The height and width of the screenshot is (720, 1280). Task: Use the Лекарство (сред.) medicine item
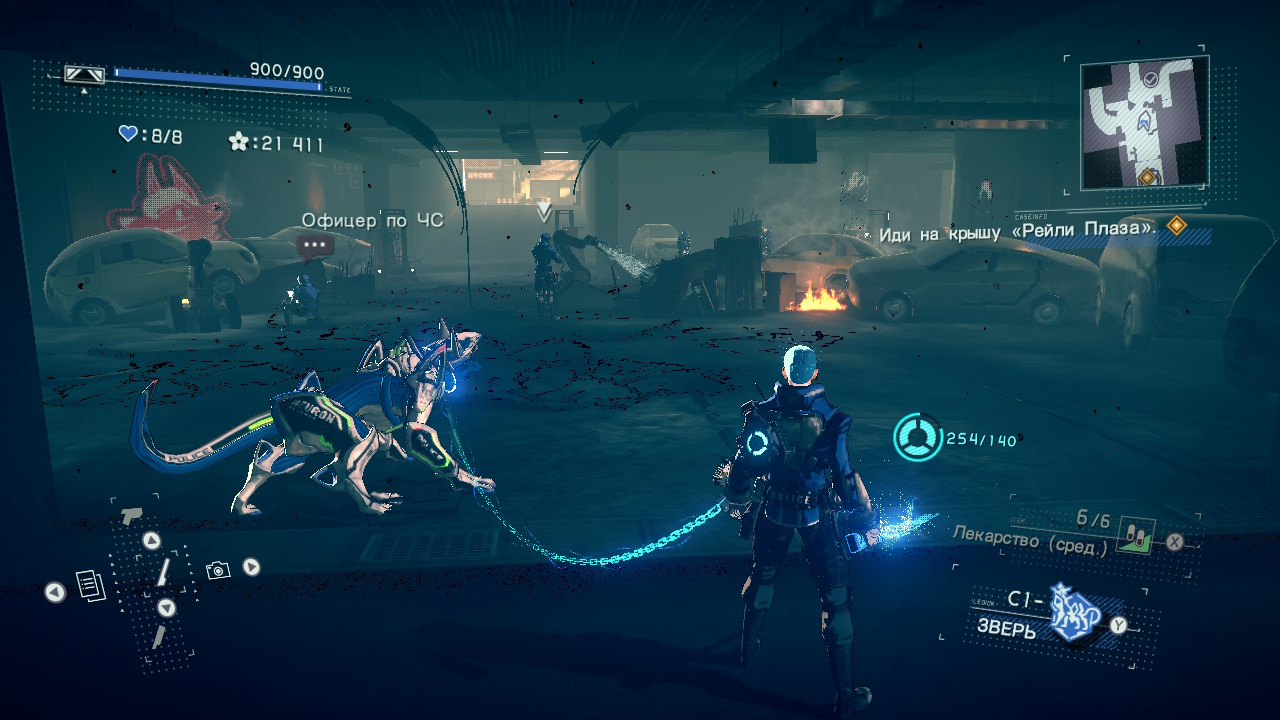1136,536
